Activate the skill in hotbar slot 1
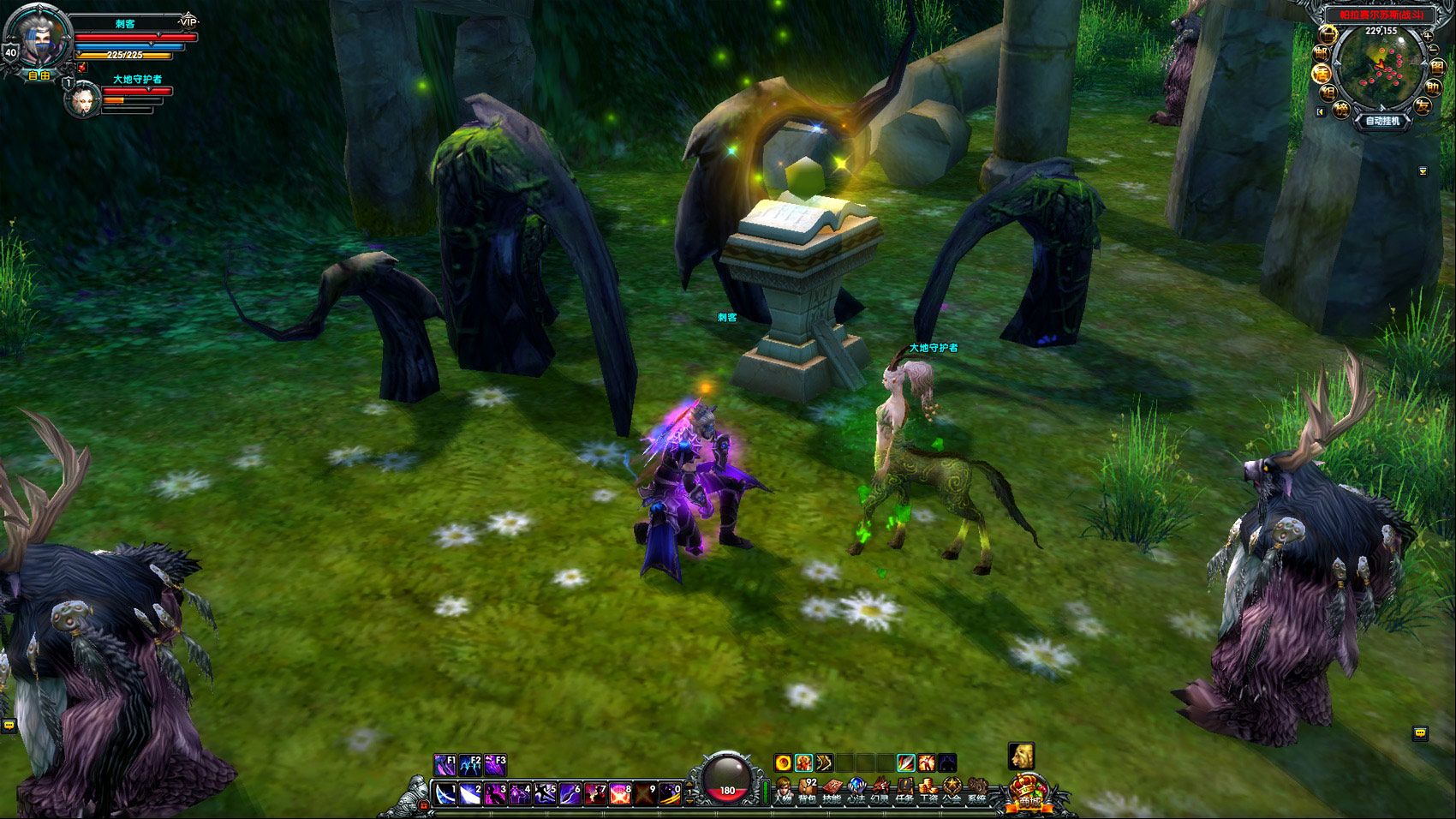 (x=445, y=794)
